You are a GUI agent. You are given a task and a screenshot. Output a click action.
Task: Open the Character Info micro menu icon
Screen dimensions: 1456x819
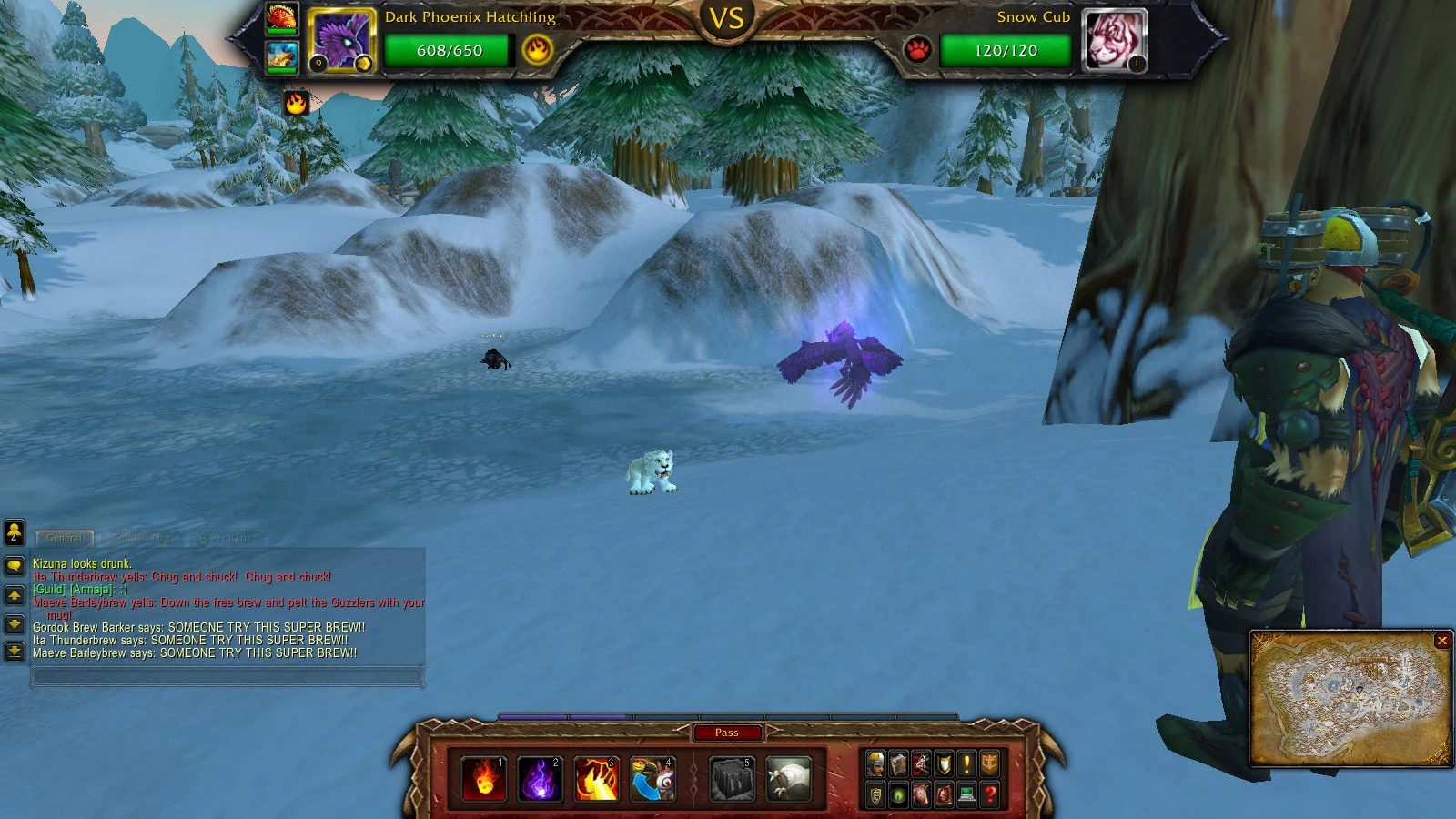point(875,763)
